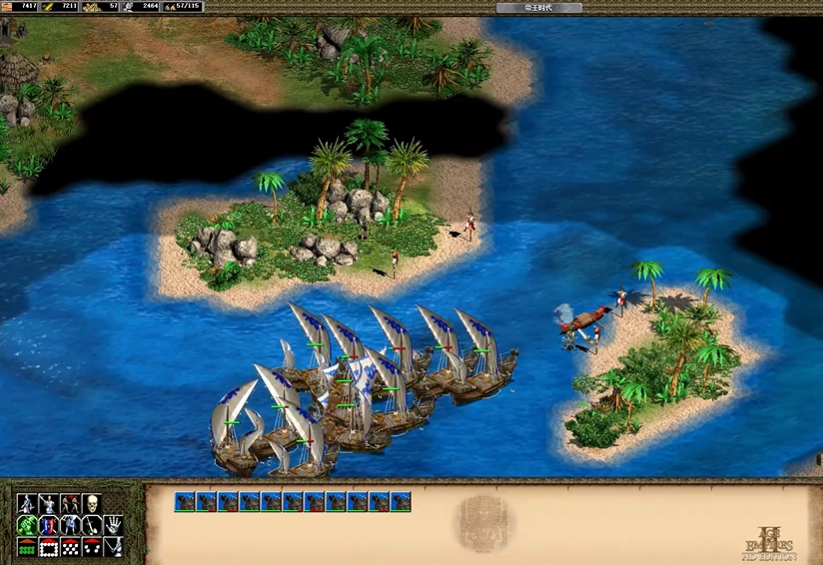Activate the staggered checkerboard formation icon
The width and height of the screenshot is (823, 565).
70,547
